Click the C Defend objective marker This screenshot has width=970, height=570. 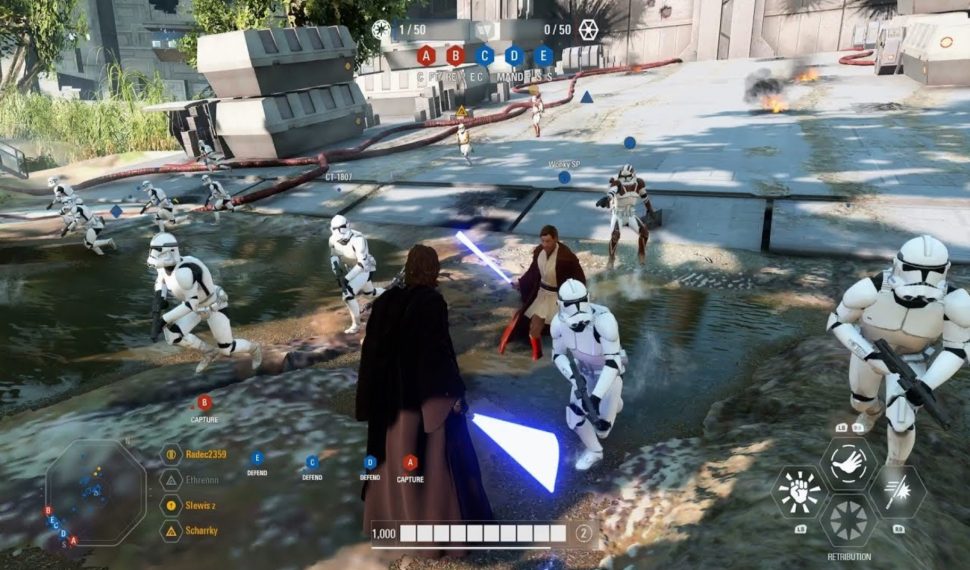(x=312, y=462)
